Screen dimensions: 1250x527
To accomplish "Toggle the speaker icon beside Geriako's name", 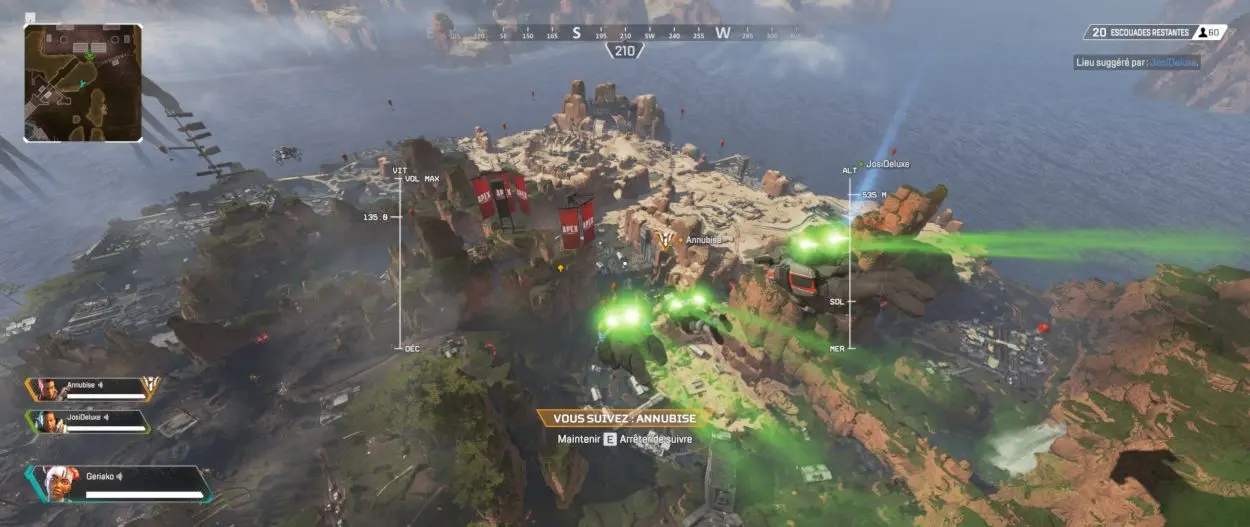I will click(x=121, y=476).
